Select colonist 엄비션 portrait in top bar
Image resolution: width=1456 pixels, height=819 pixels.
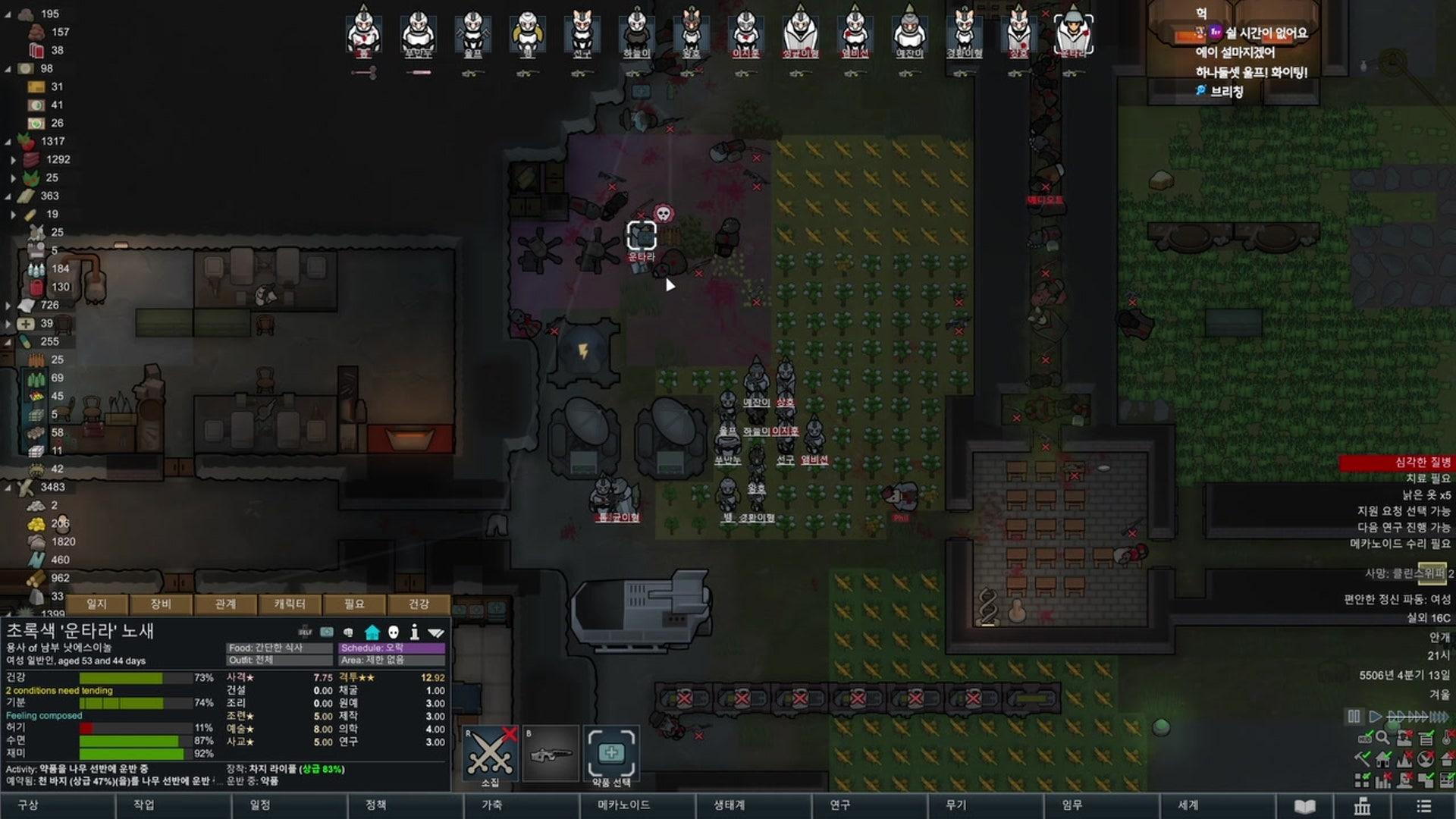855,33
